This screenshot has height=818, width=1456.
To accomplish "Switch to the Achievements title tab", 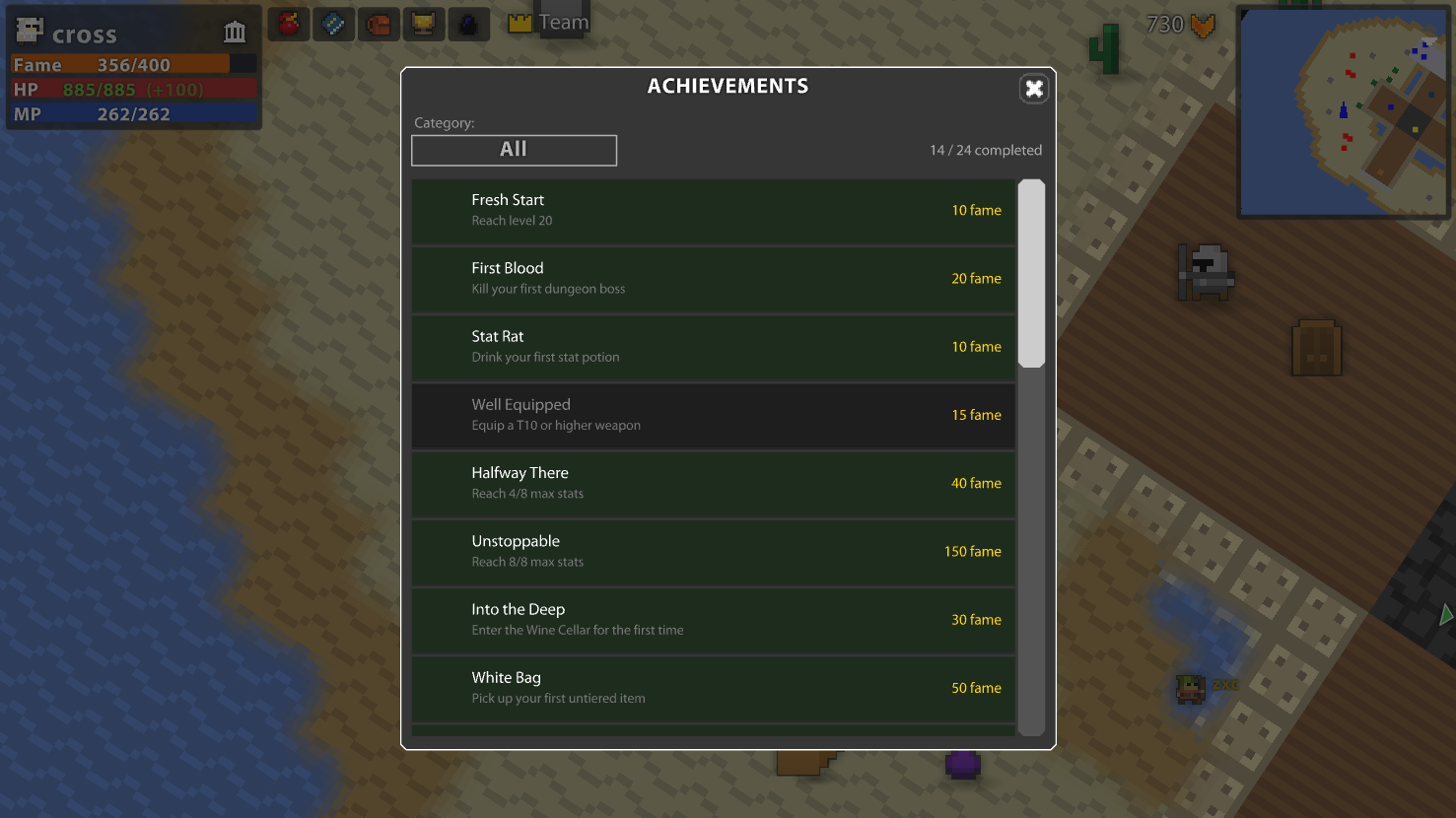I will pyautogui.click(x=728, y=86).
